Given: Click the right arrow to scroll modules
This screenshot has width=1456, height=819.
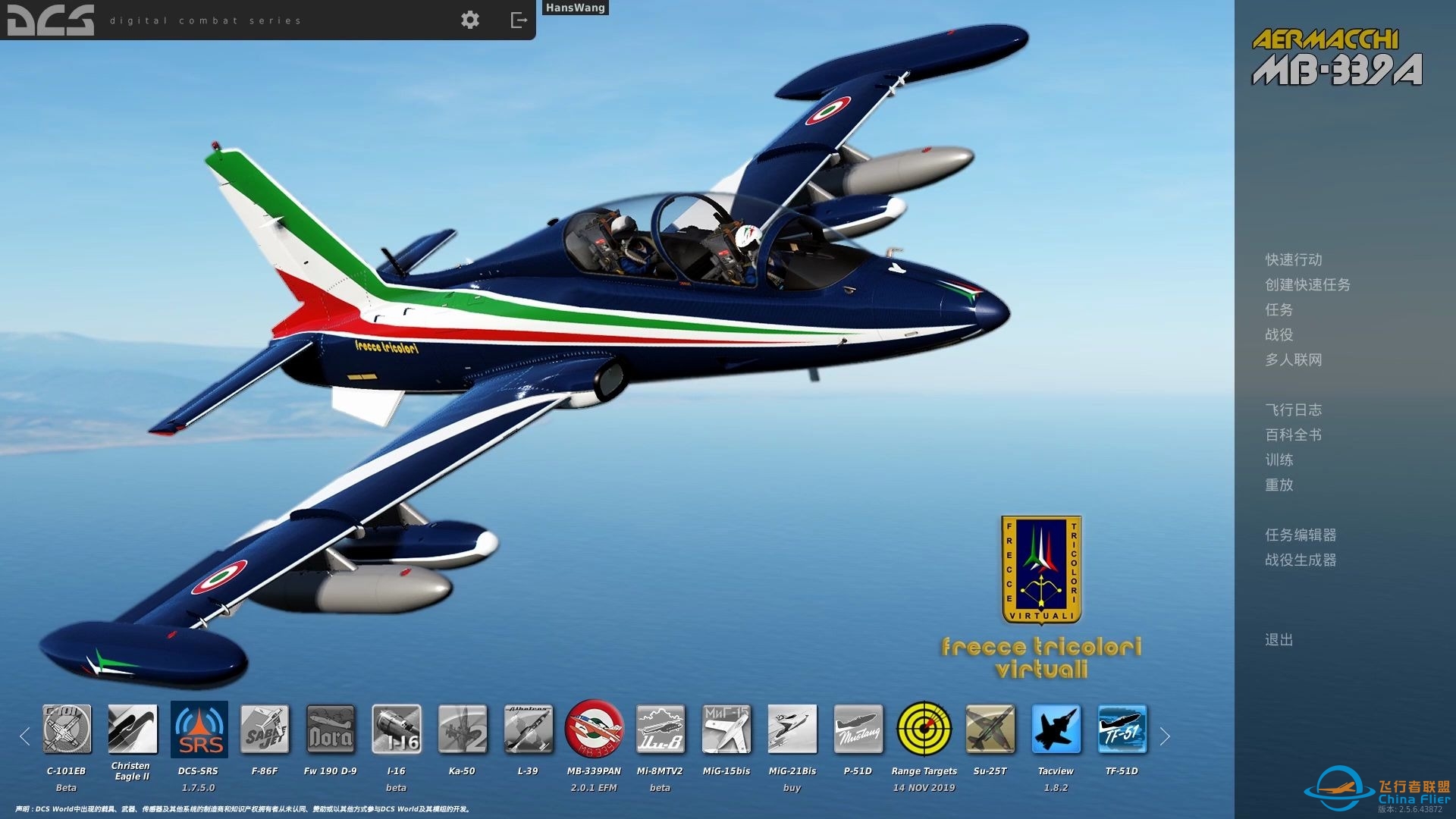Looking at the screenshot, I should click(1166, 736).
